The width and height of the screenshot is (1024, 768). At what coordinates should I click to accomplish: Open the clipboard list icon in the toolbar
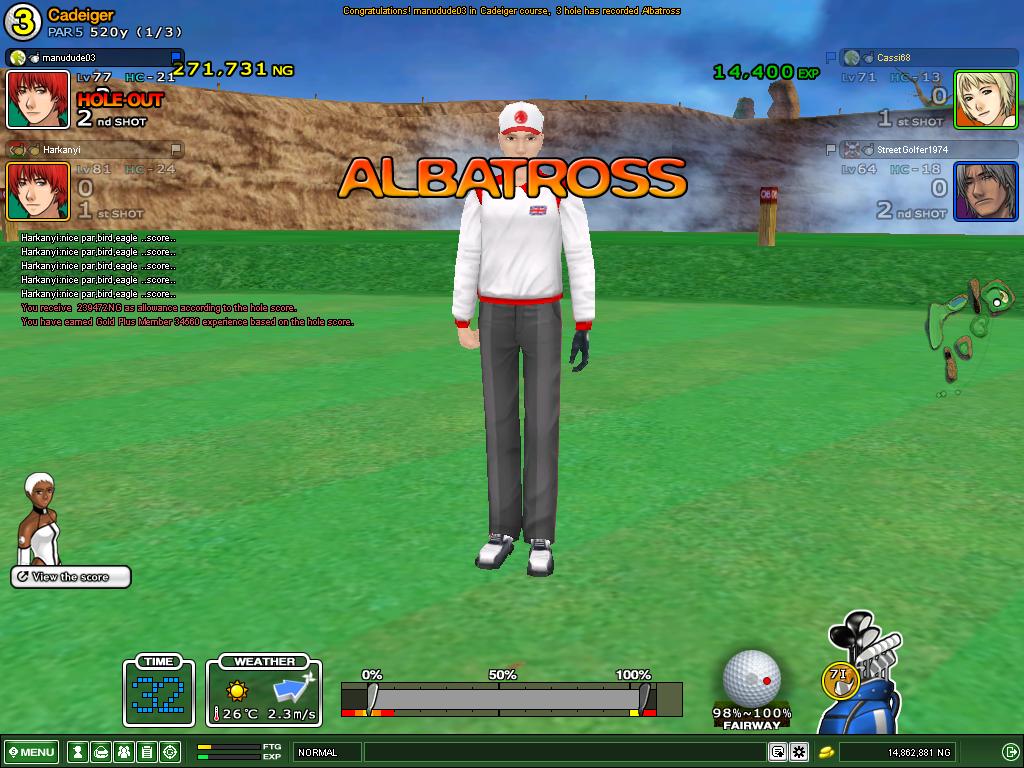(x=146, y=752)
